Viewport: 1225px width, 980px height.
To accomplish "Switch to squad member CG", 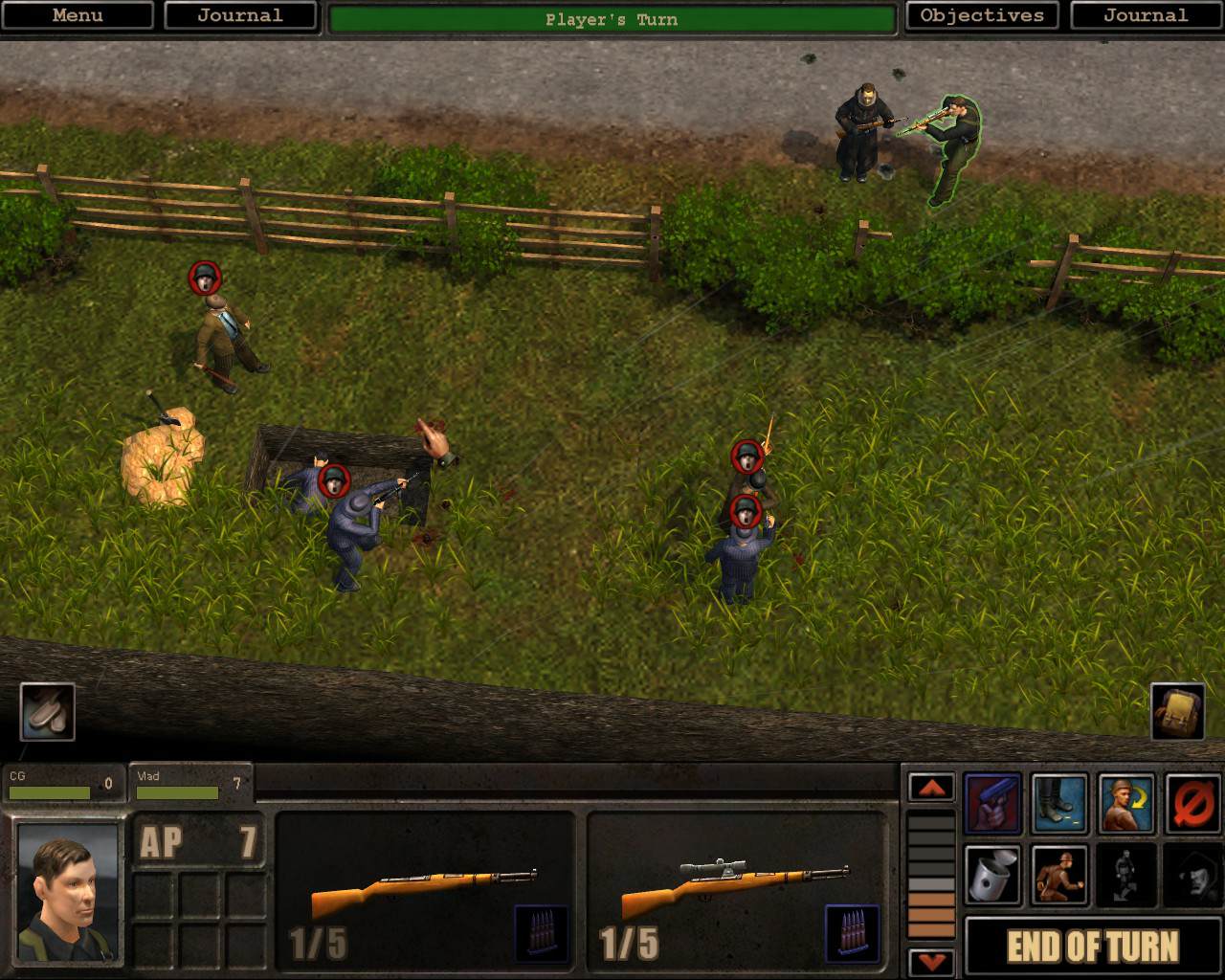I will coord(62,784).
